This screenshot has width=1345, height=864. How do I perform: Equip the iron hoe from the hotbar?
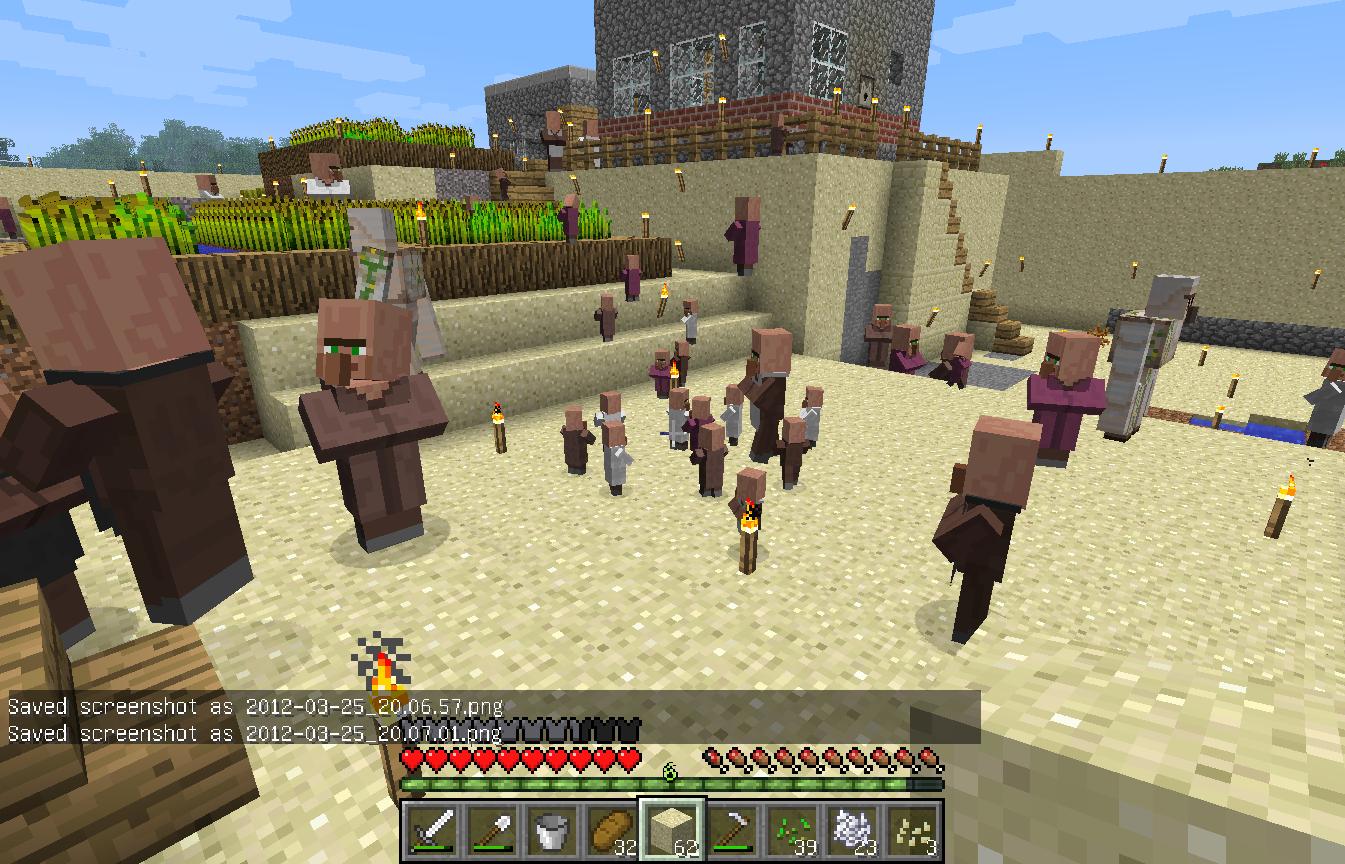click(x=732, y=829)
